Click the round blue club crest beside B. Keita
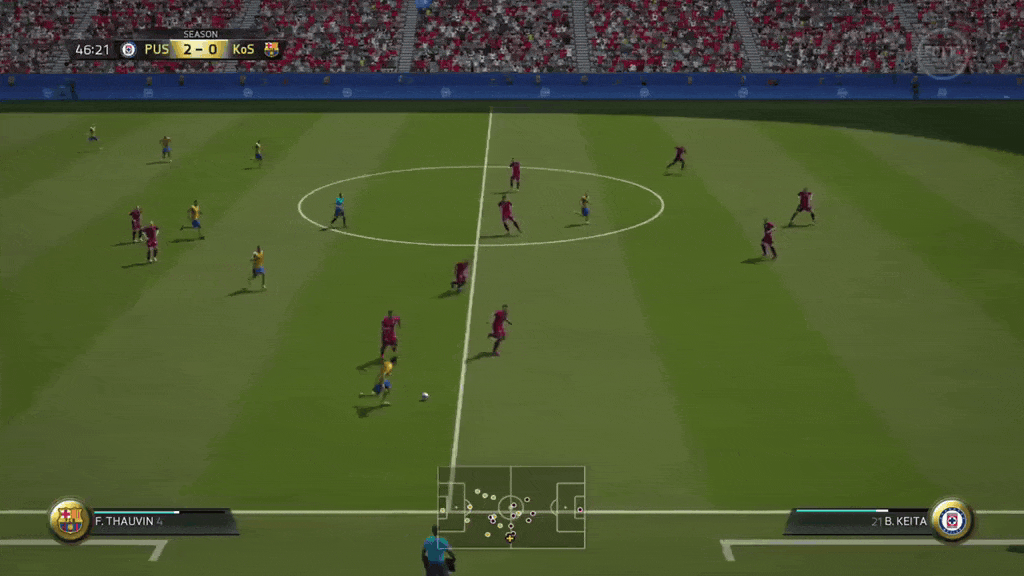The width and height of the screenshot is (1024, 576). pyautogui.click(x=951, y=520)
